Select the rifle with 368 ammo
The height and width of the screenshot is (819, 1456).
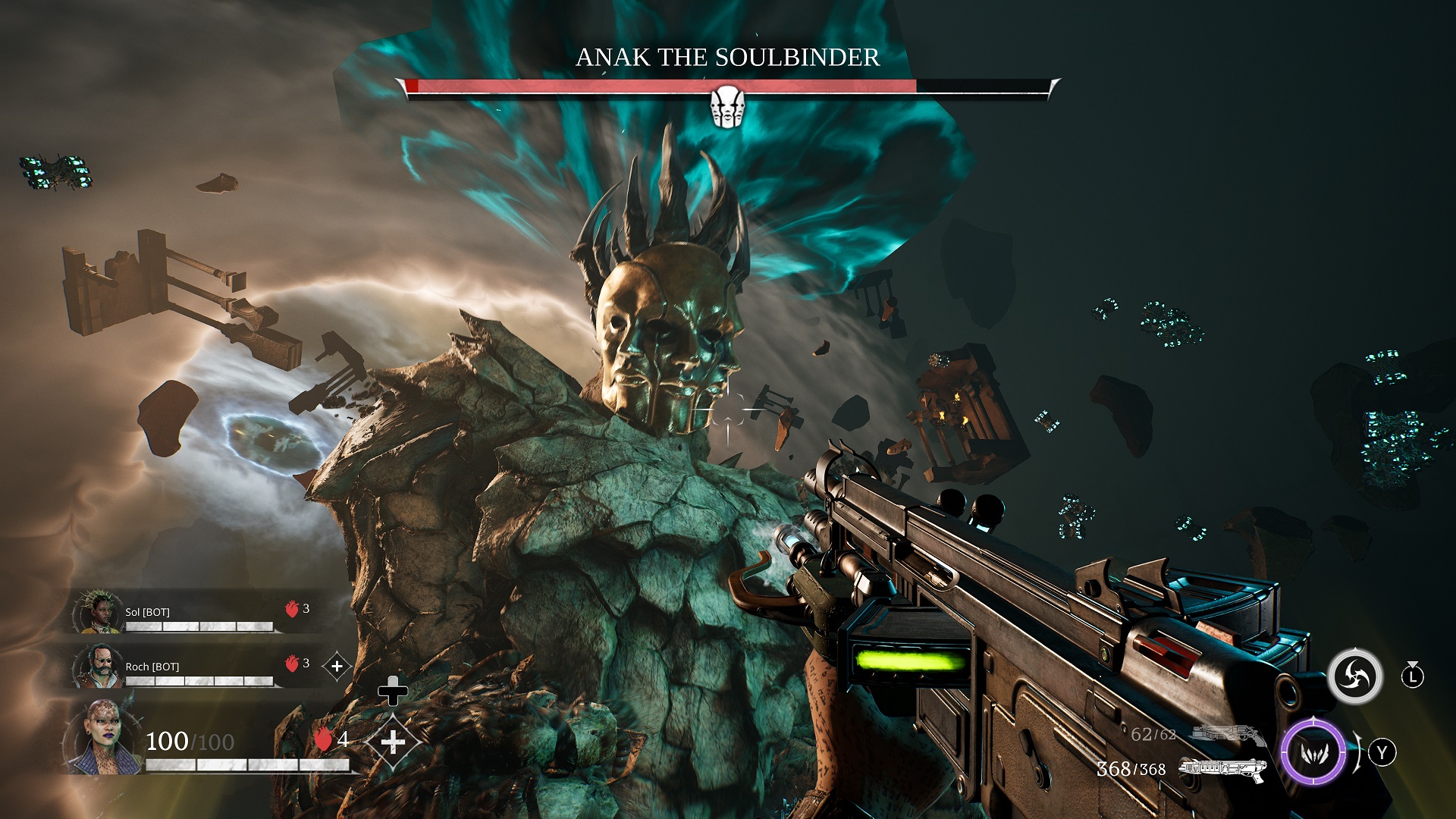click(x=1222, y=769)
